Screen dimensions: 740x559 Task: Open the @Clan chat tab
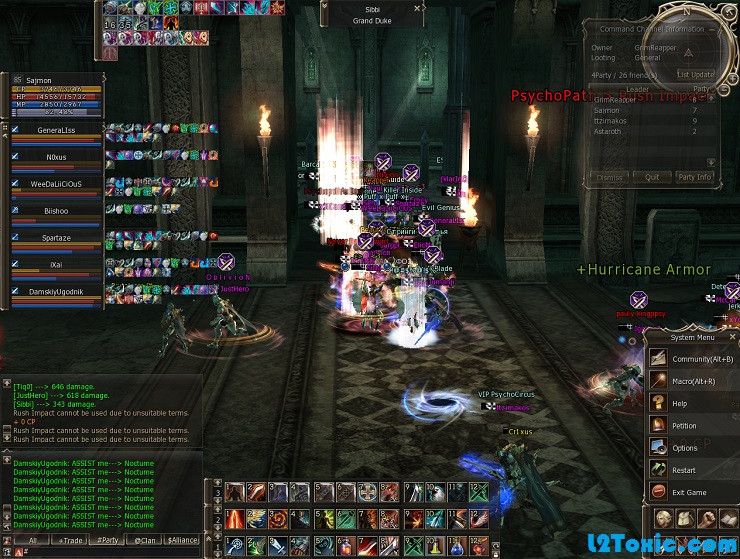pyautogui.click(x=145, y=540)
